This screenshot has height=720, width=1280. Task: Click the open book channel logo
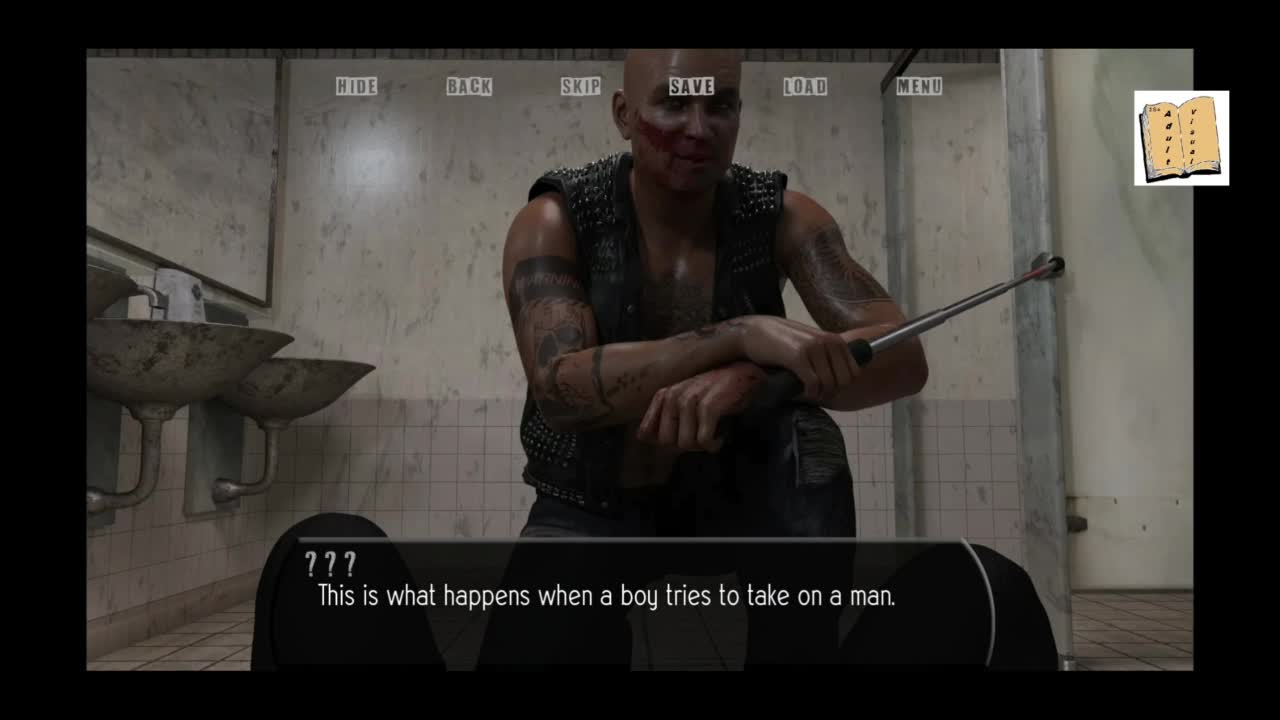1181,138
